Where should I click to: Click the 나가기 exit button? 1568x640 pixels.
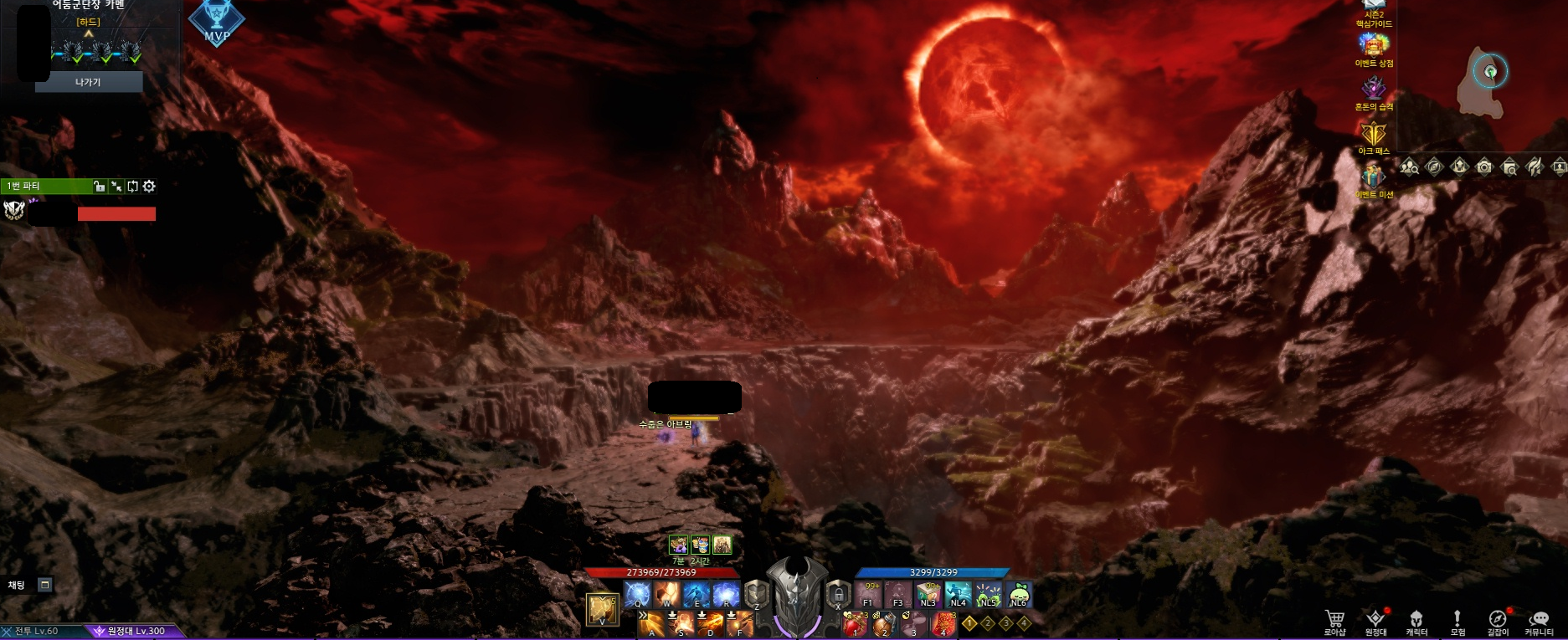click(88, 82)
